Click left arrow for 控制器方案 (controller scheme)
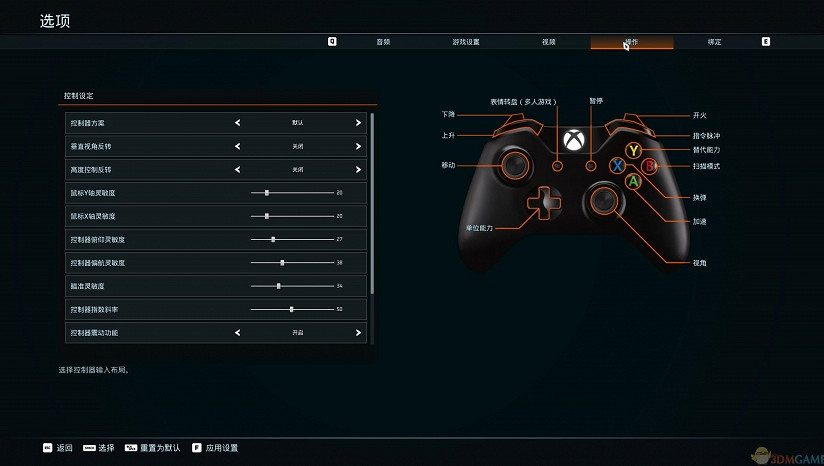This screenshot has width=824, height=466. [x=238, y=123]
